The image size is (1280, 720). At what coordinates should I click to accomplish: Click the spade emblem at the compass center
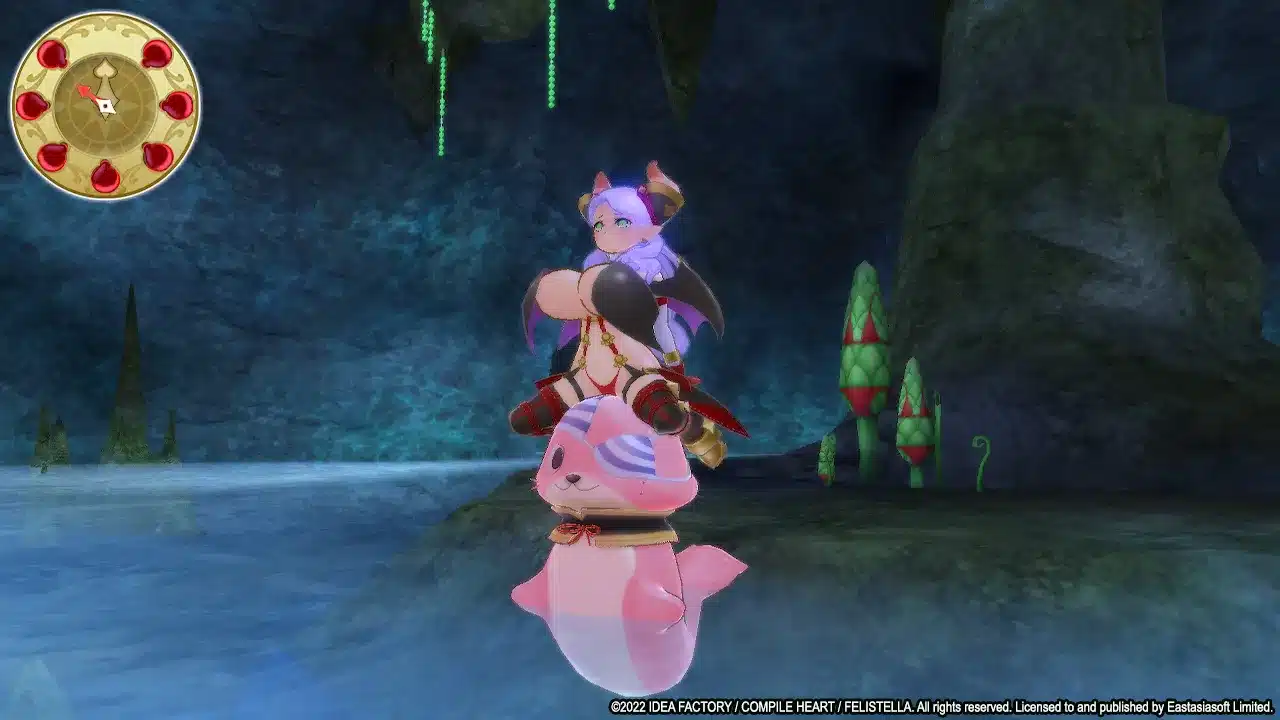pos(104,70)
